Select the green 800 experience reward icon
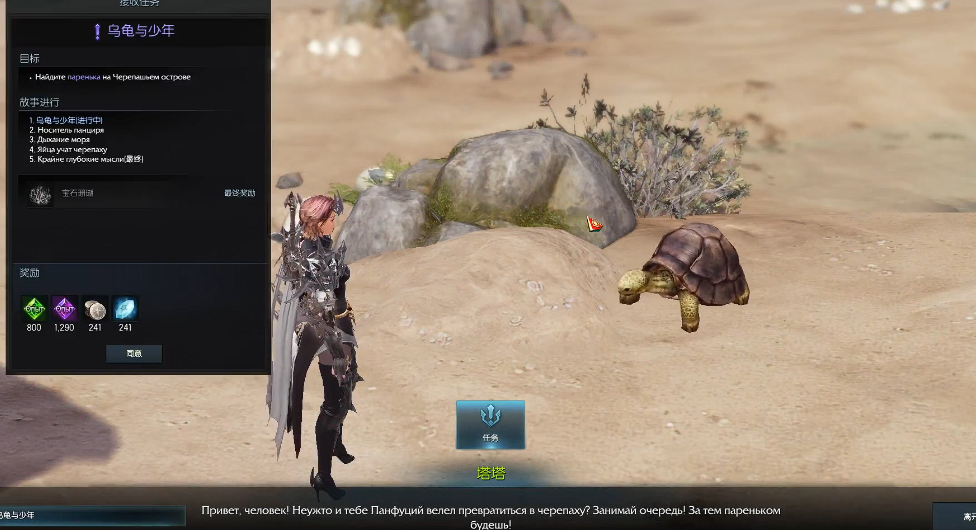976x530 pixels. tap(35, 308)
